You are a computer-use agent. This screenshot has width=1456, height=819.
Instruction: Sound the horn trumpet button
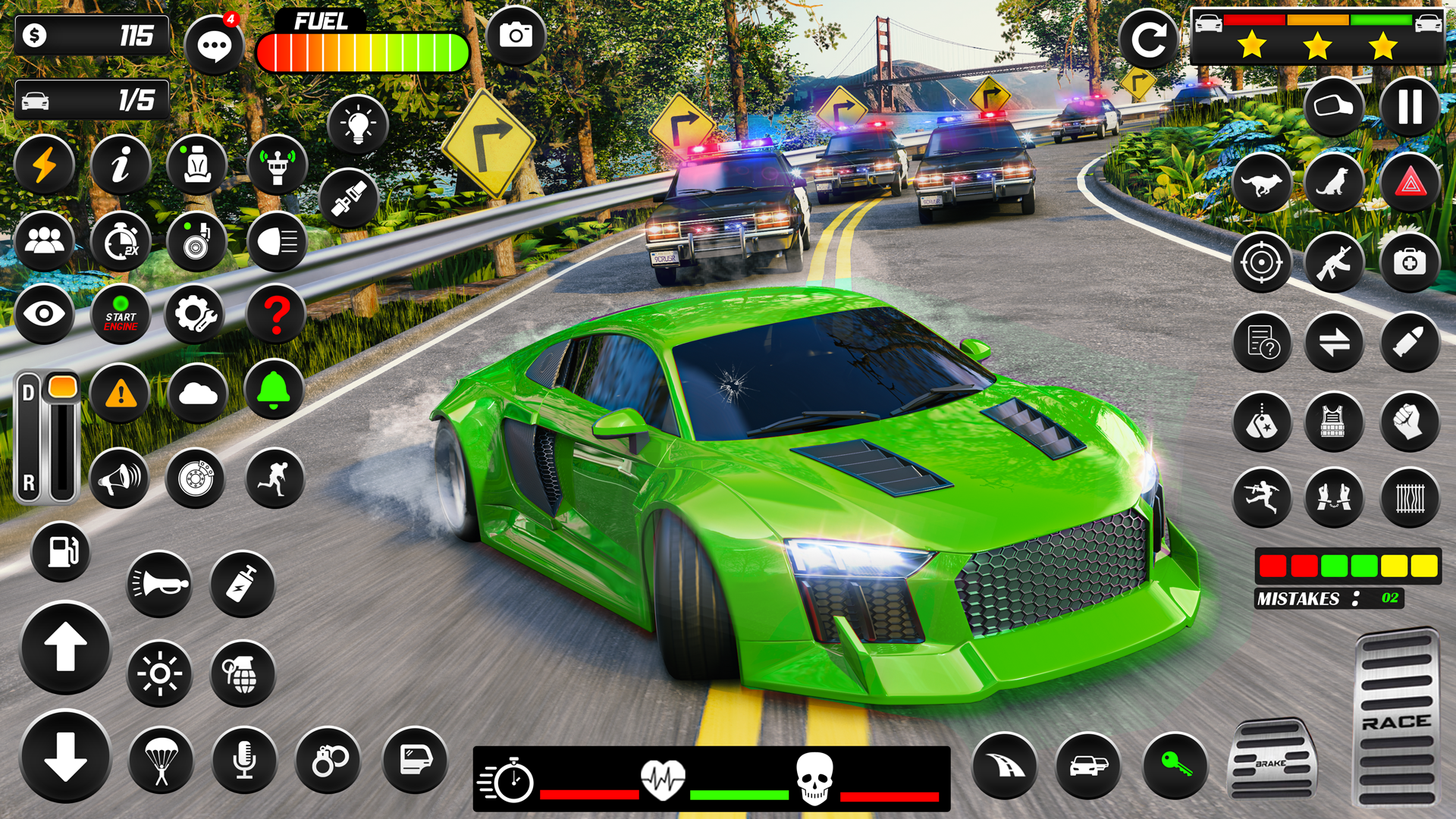click(159, 583)
